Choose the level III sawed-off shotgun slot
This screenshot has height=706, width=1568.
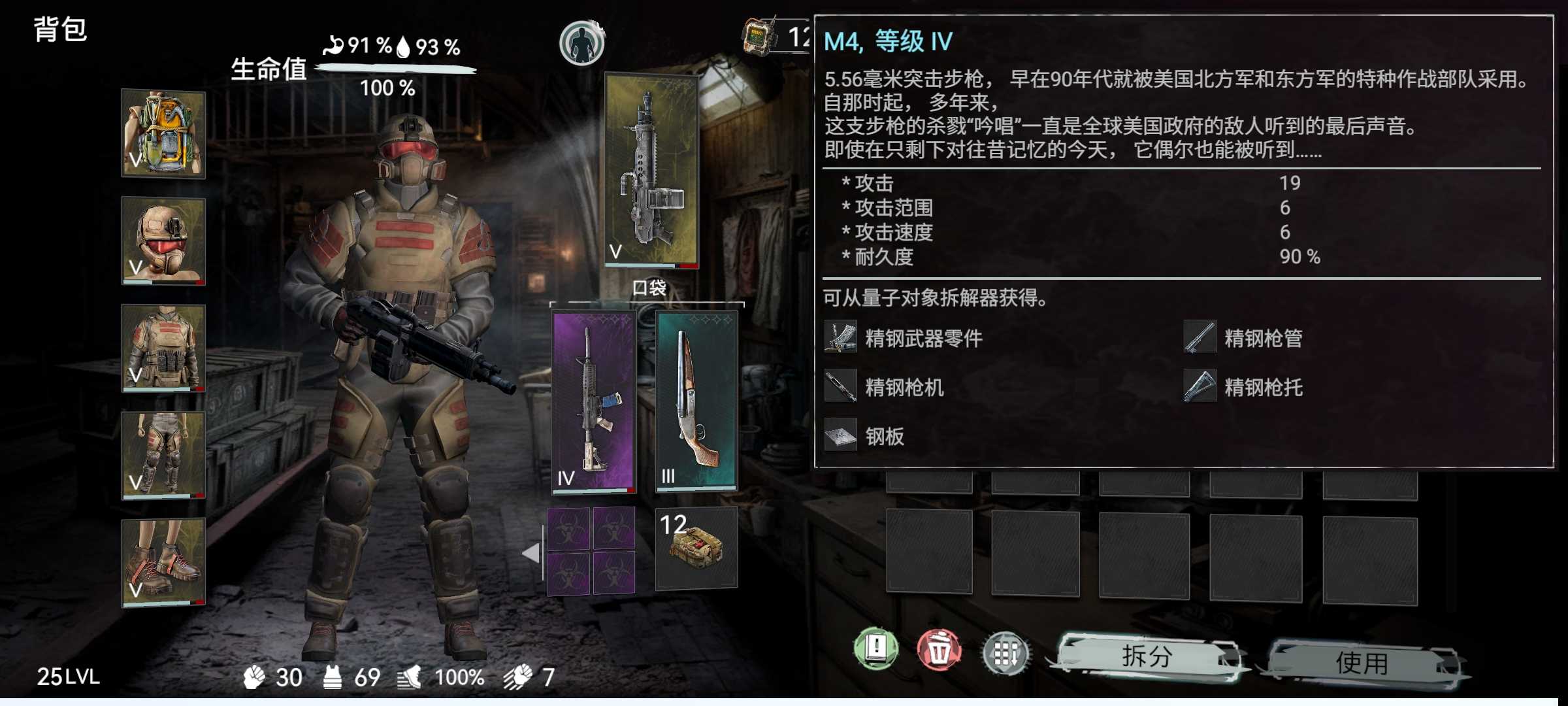[696, 400]
